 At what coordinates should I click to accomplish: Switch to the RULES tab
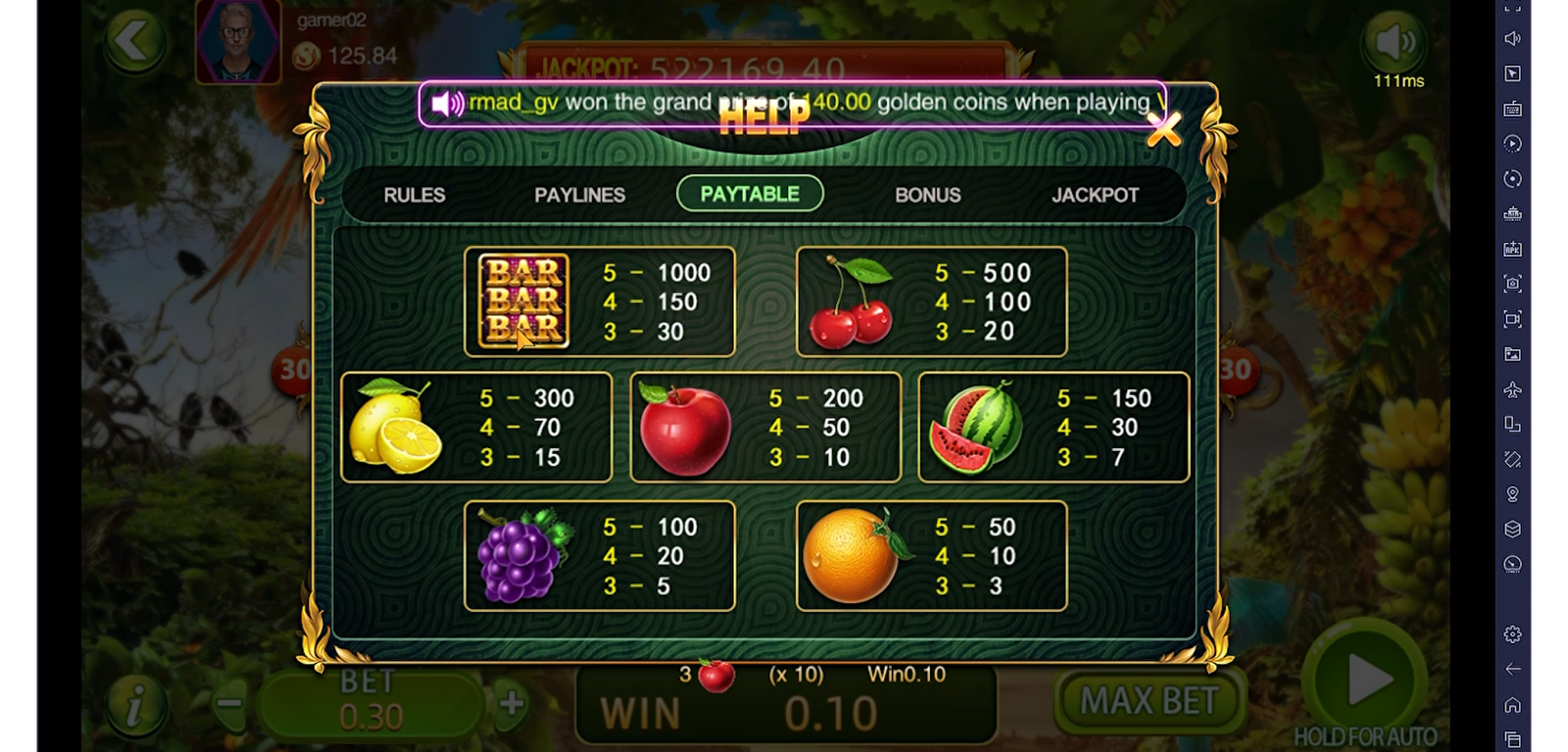point(415,195)
